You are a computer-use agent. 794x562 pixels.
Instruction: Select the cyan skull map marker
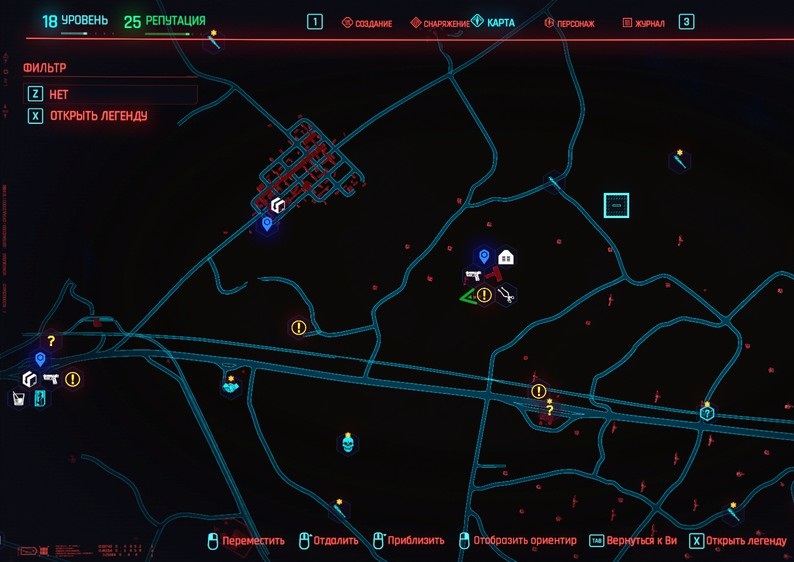coord(348,441)
